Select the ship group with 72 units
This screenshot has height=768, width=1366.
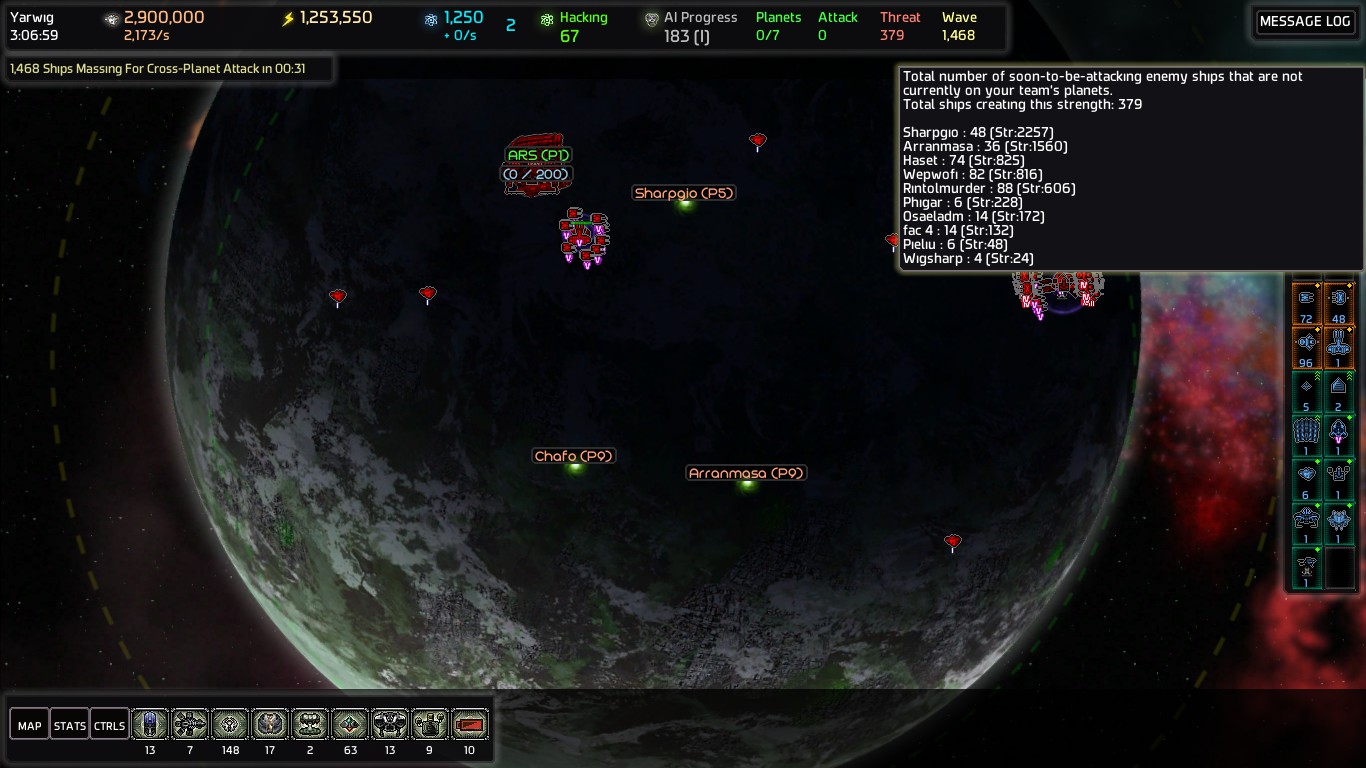[x=1306, y=301]
